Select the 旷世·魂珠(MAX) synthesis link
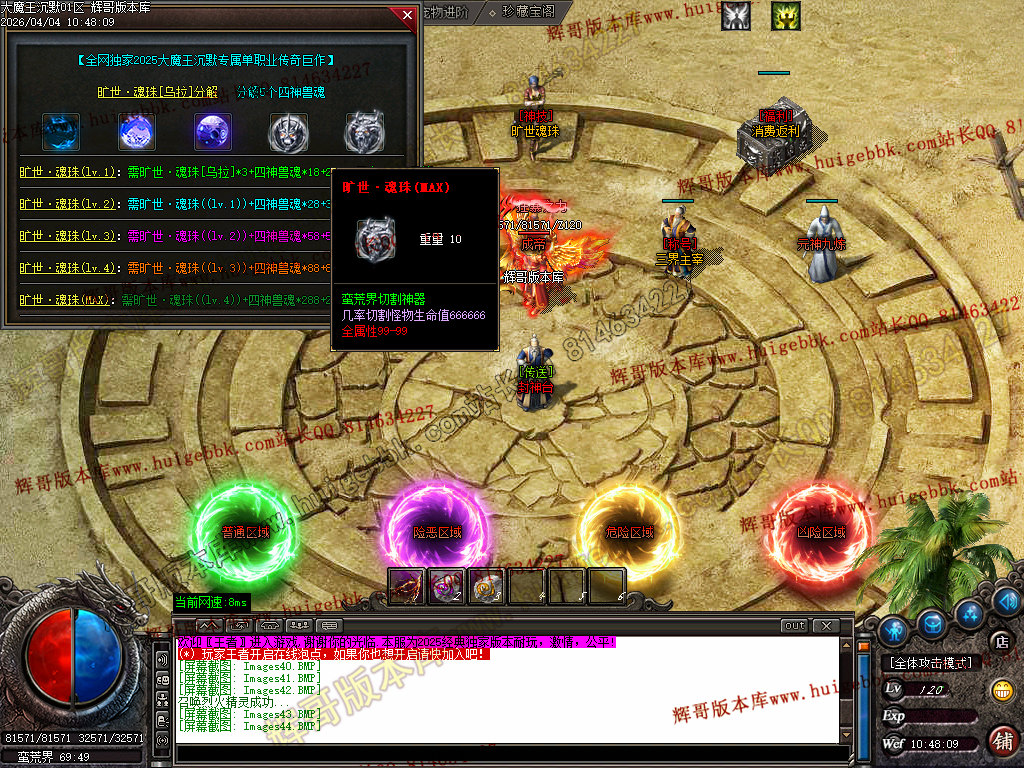This screenshot has width=1024, height=768. [68, 300]
